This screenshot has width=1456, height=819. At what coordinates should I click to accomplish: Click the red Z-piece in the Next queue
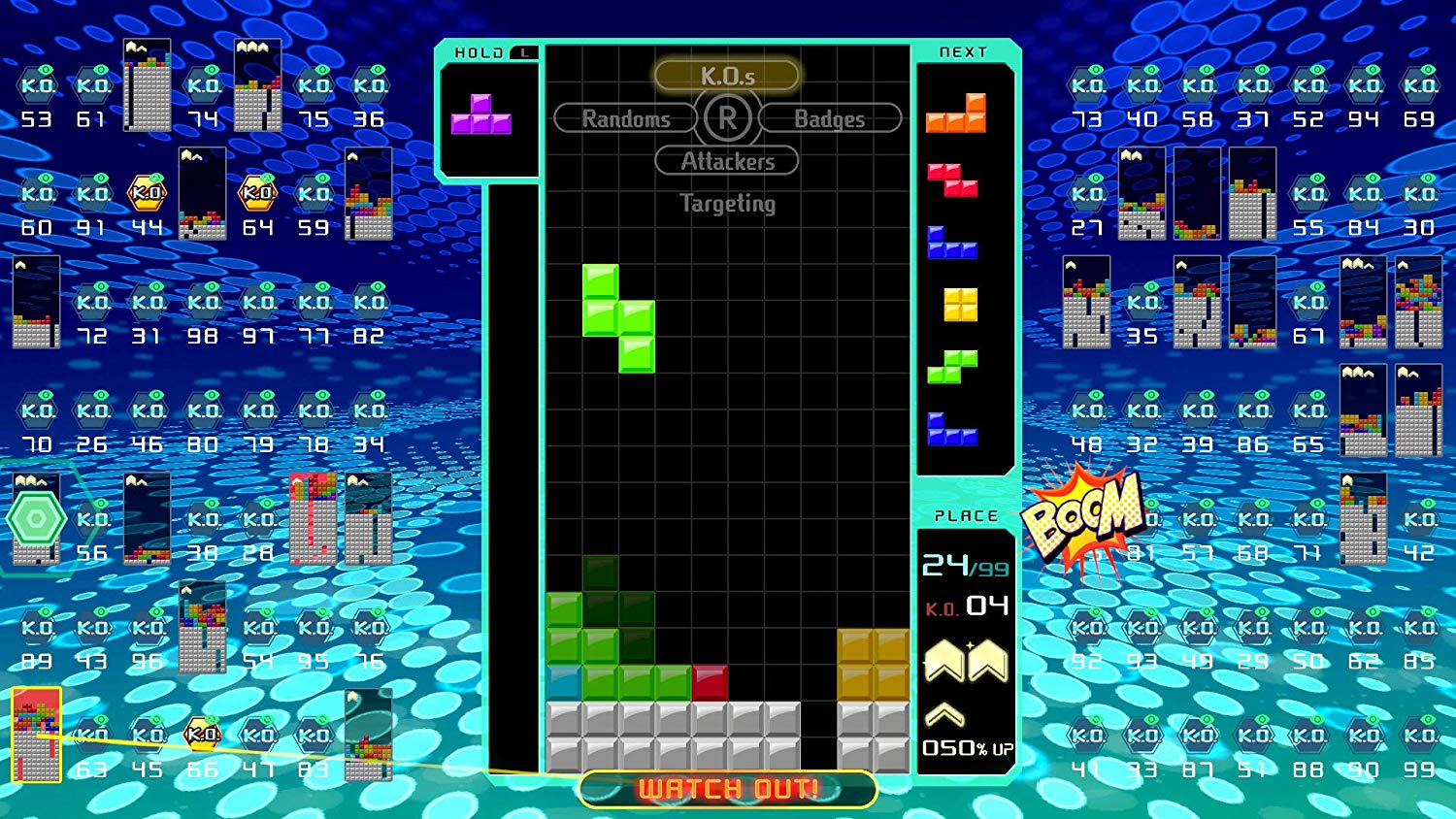pos(952,180)
